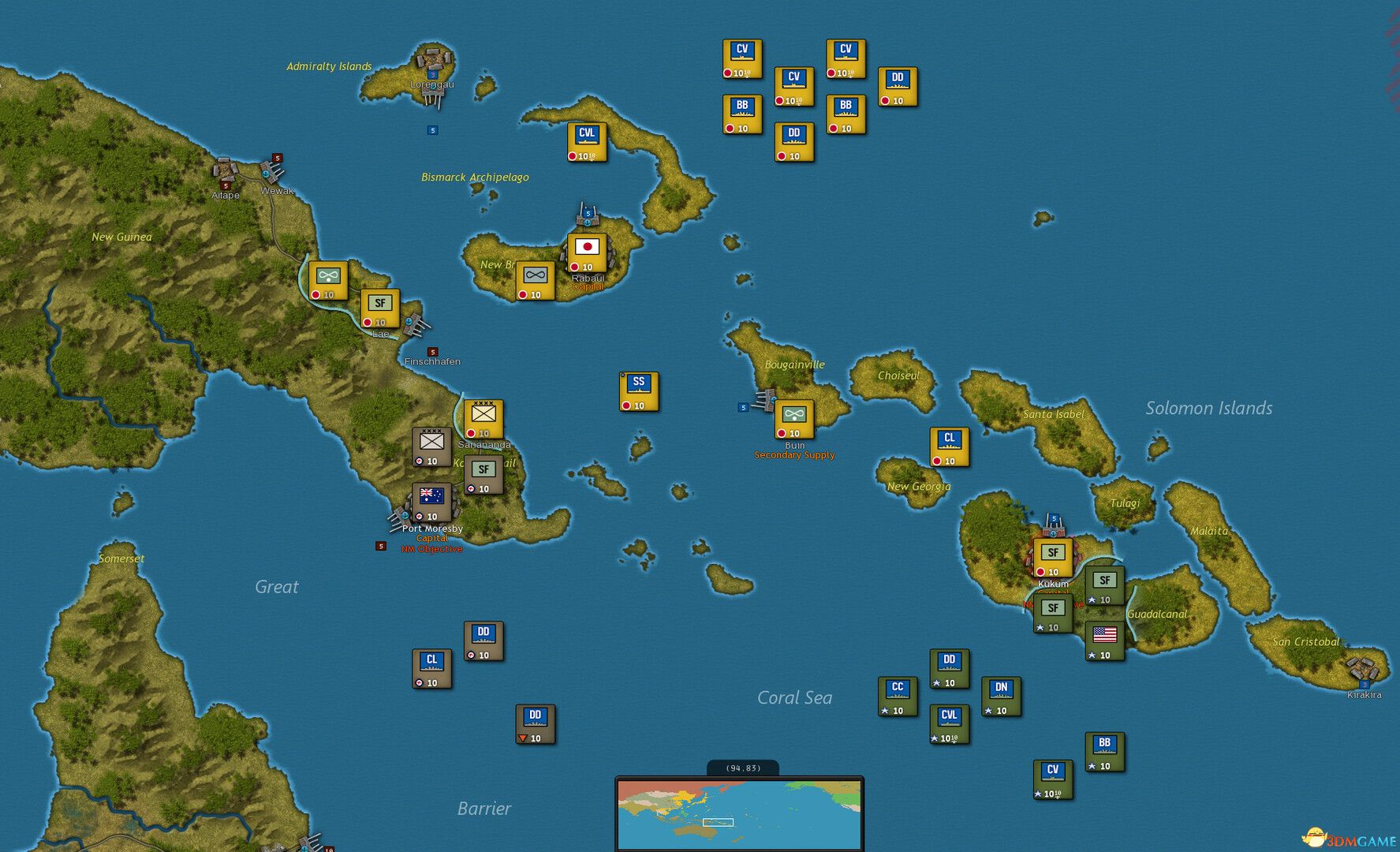
Task: Click the XXXX headquarters counter at Sanananda
Action: pos(483,418)
